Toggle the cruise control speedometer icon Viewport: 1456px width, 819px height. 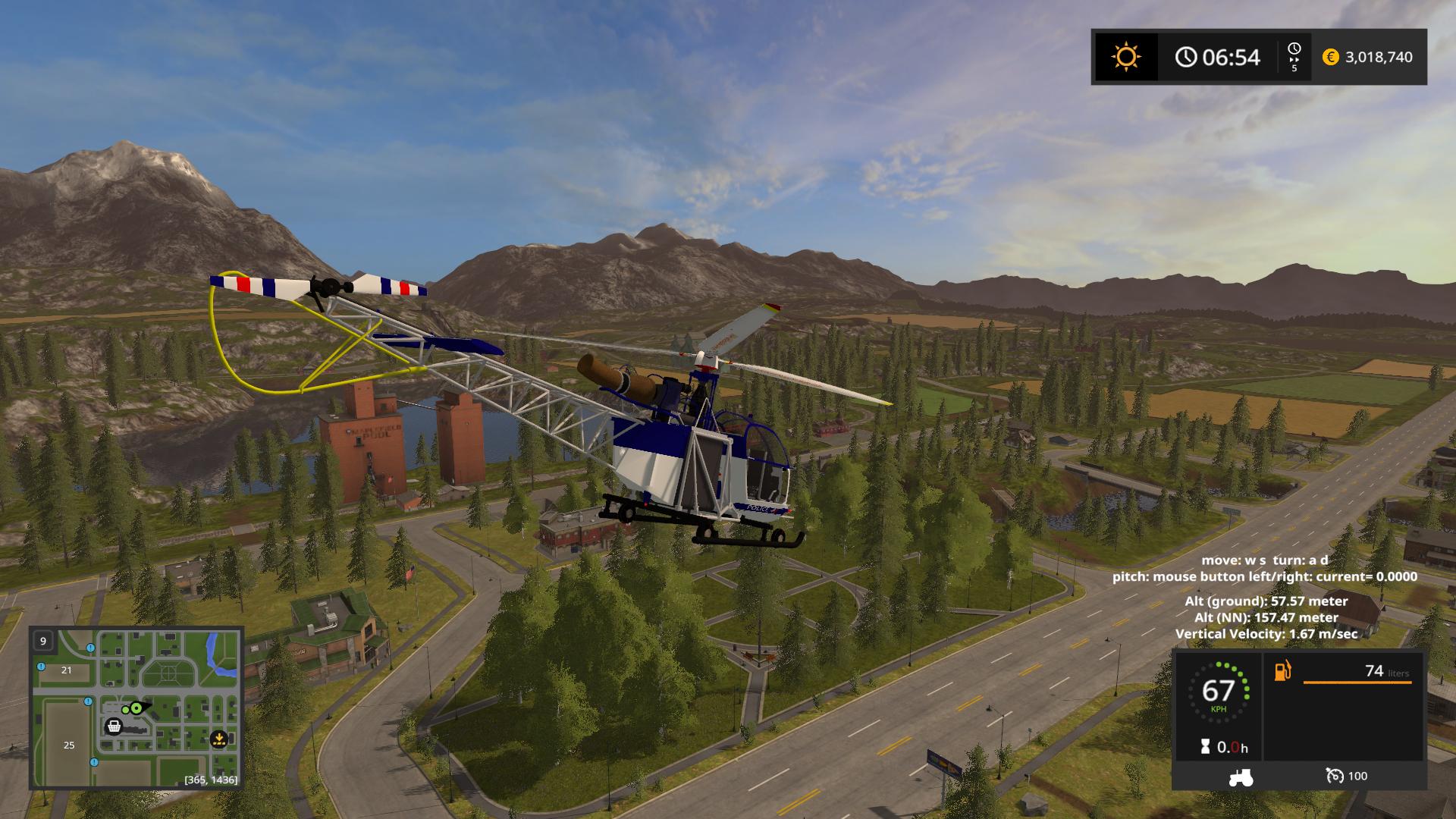click(x=1334, y=776)
